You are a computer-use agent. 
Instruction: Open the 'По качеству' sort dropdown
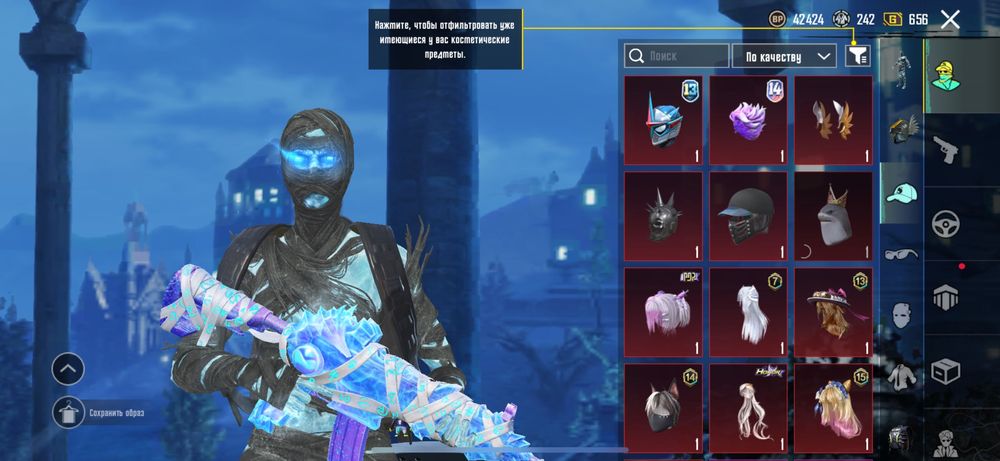pos(784,56)
